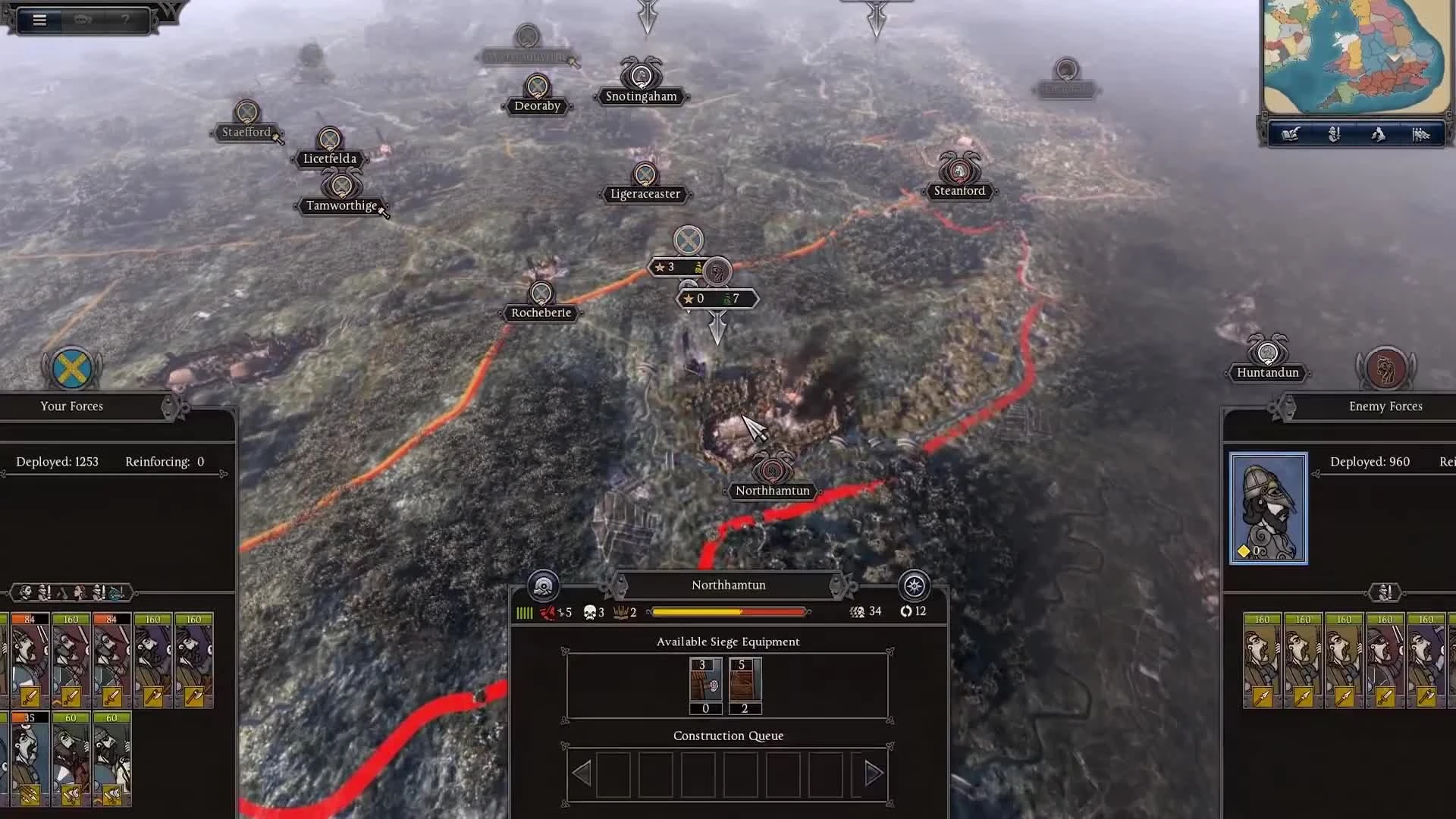This screenshot has width=1456, height=819.
Task: Click the enemy commander portrait in Enemy Forces panel
Action: [1269, 508]
